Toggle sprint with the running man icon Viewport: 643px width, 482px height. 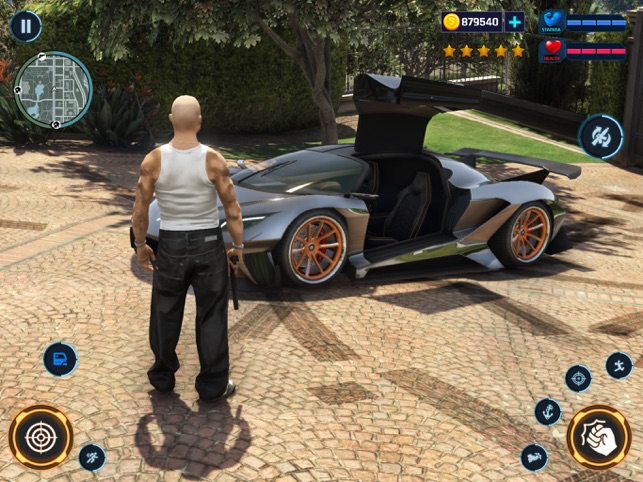click(x=92, y=457)
